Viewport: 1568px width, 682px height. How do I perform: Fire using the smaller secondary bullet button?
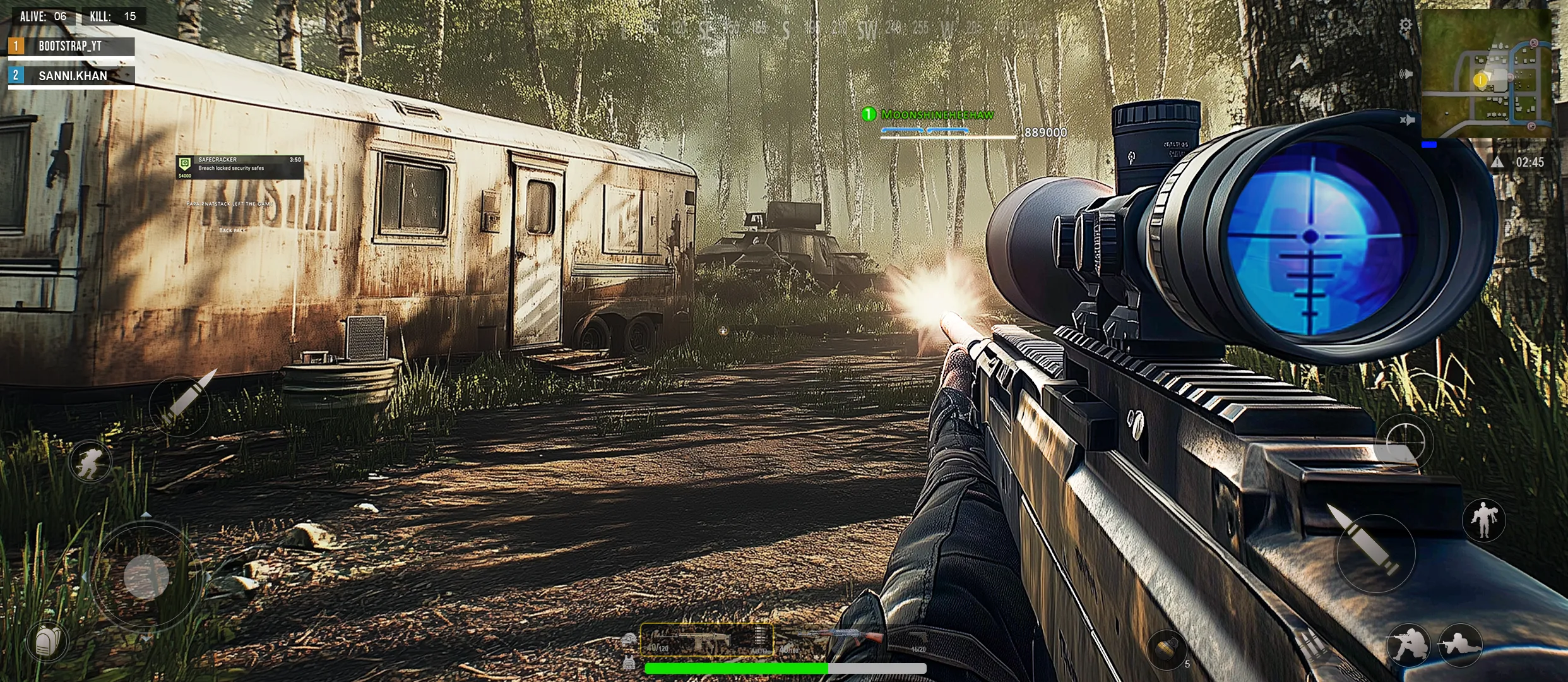pyautogui.click(x=181, y=403)
